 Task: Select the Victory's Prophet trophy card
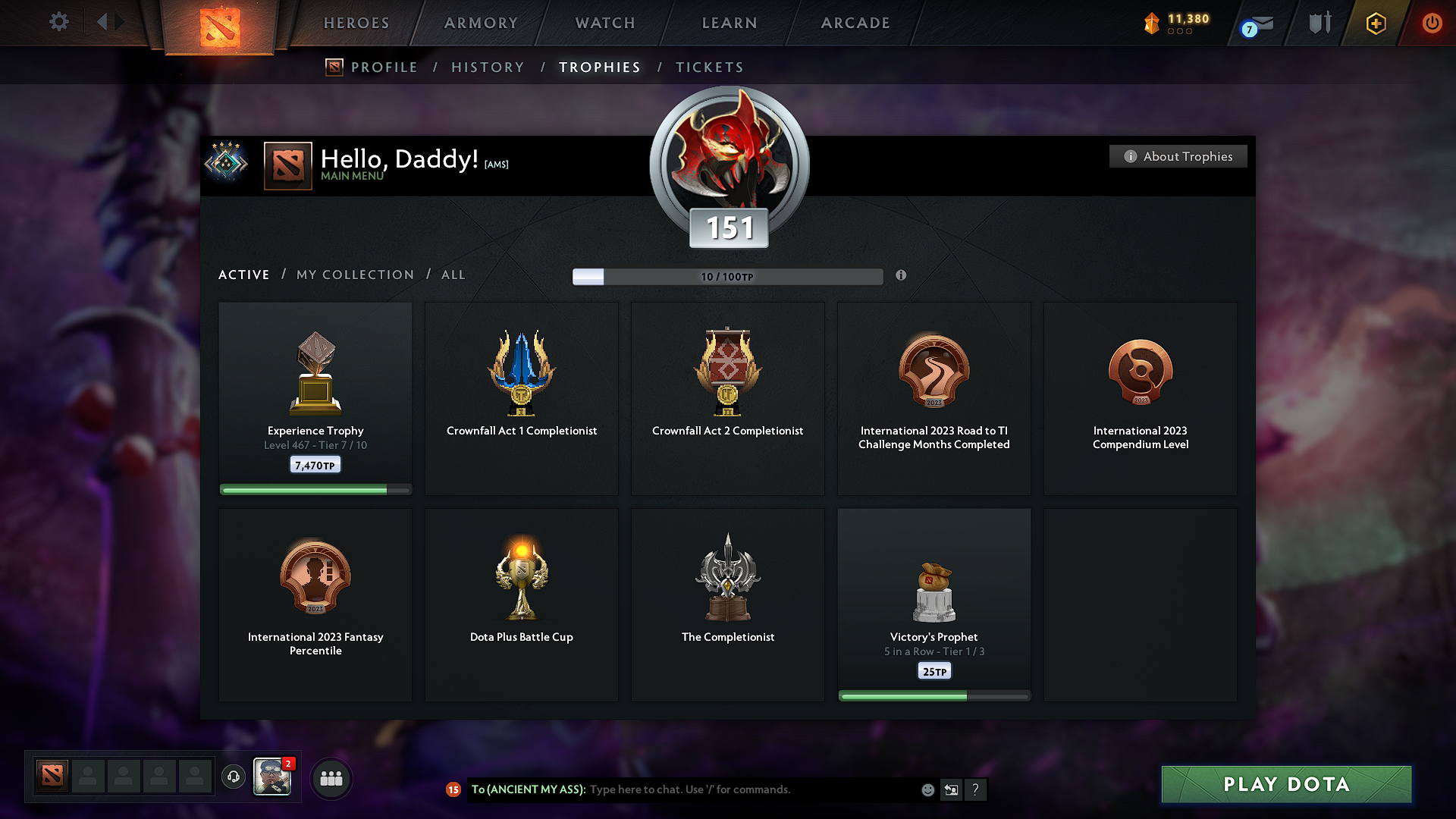[x=934, y=604]
